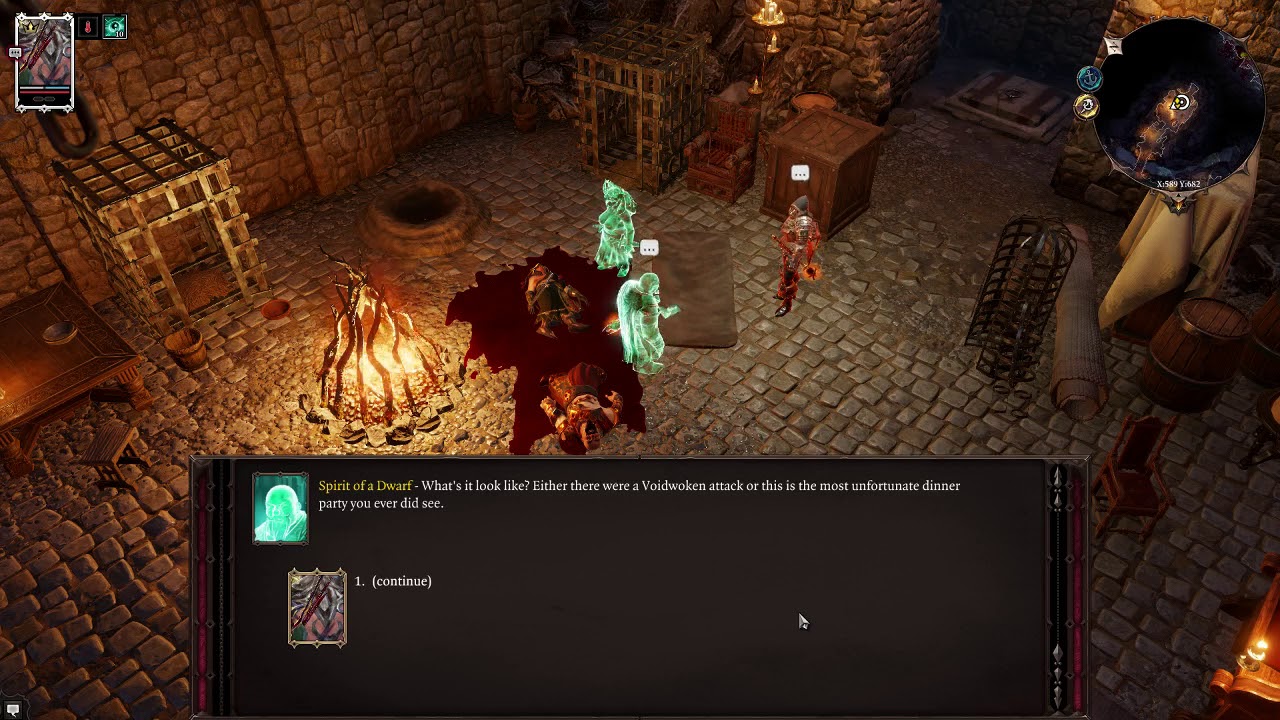1280x720 pixels.
Task: Click the yellow waypoint button beside minimap
Action: point(1087,106)
